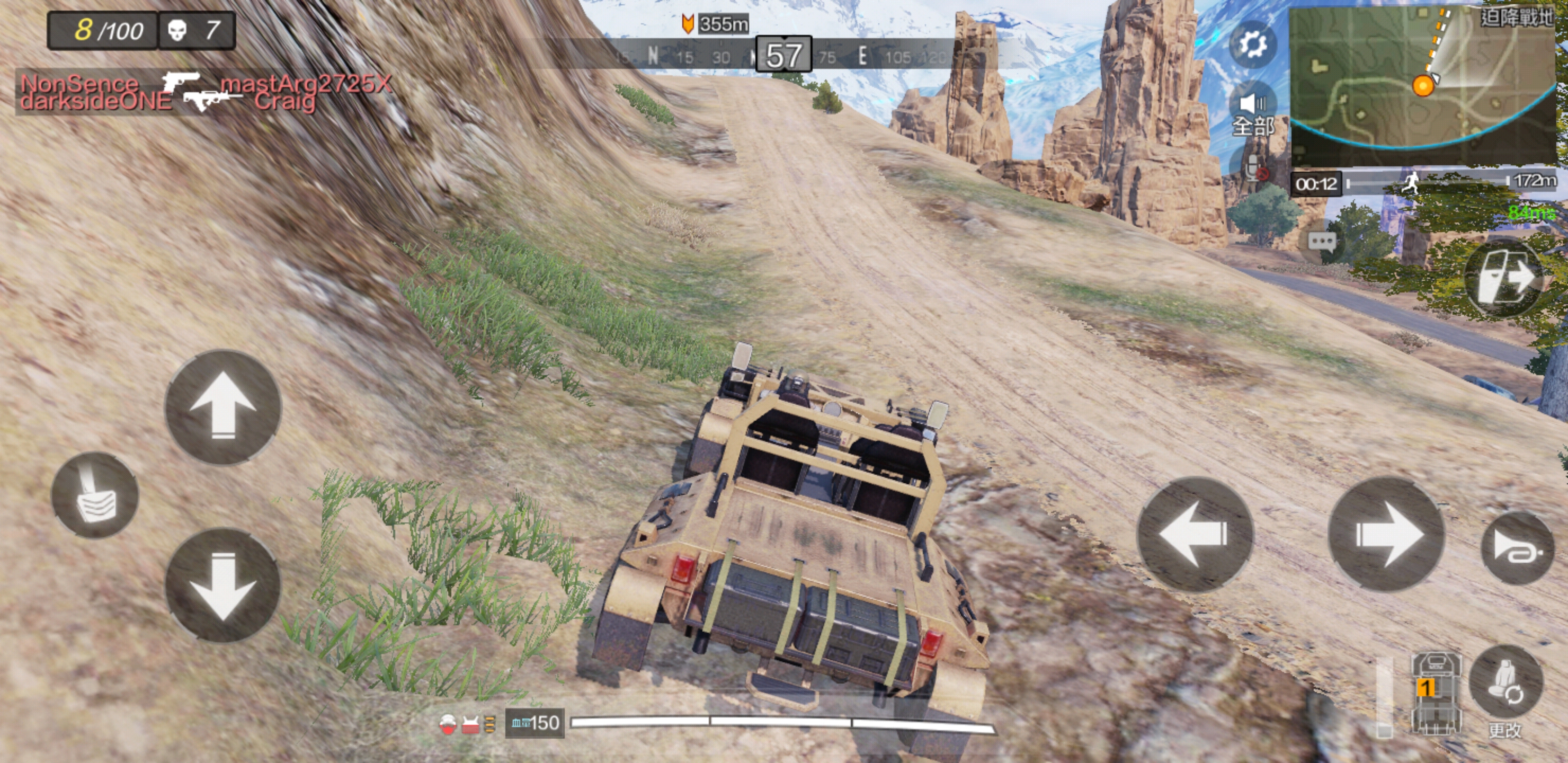Tap the accelerate up arrow button
1568x763 pixels.
coord(223,407)
